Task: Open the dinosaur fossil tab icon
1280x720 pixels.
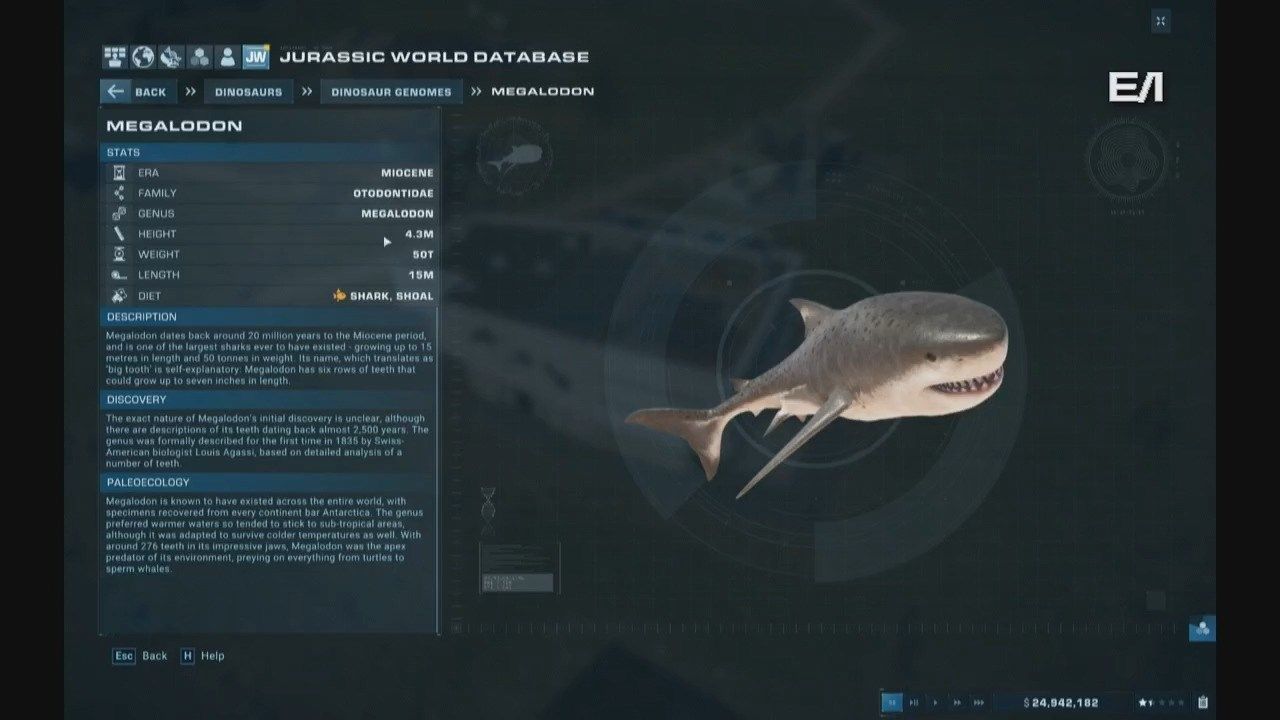Action: pos(171,57)
